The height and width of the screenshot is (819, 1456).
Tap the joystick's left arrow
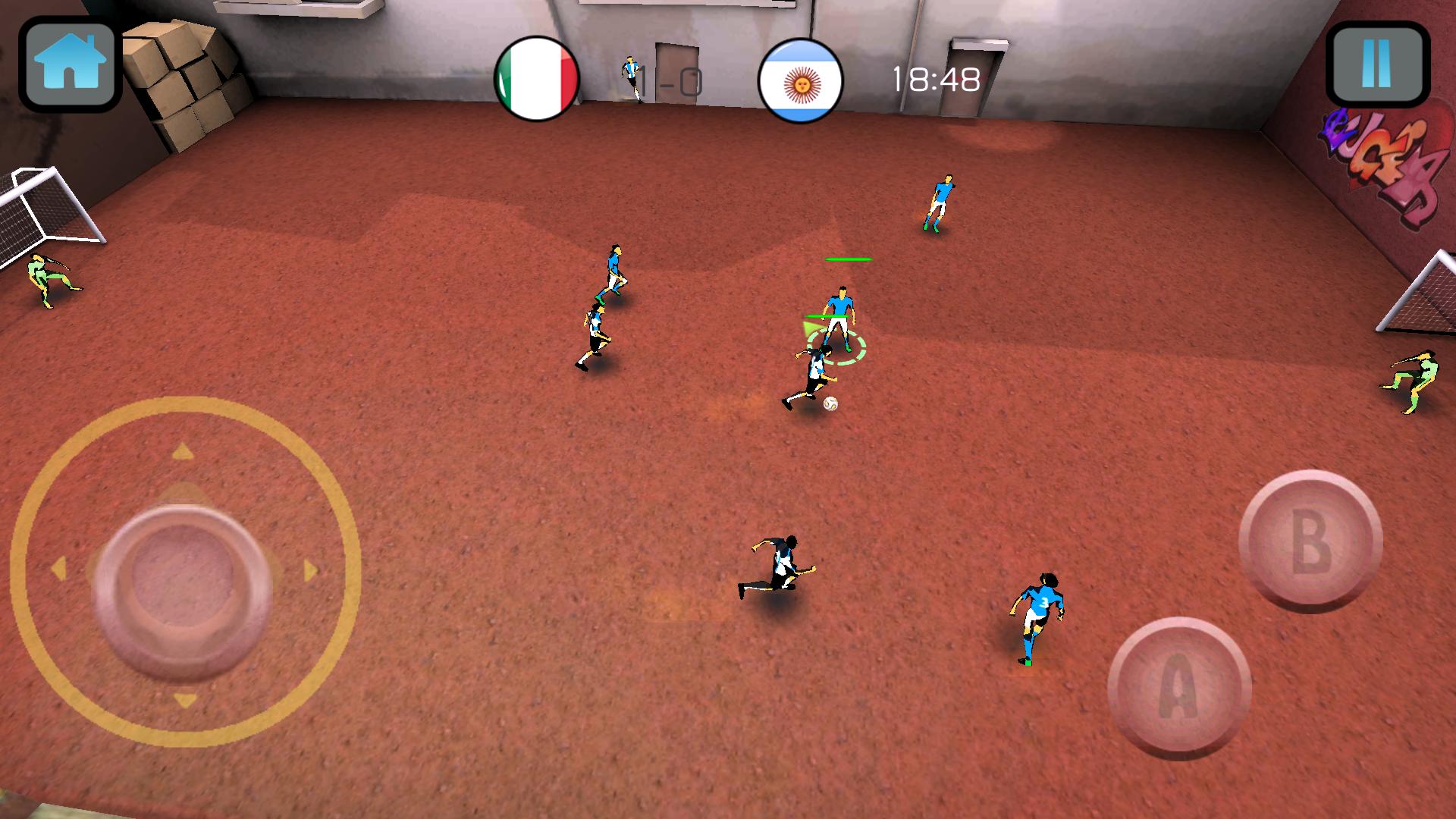click(58, 569)
